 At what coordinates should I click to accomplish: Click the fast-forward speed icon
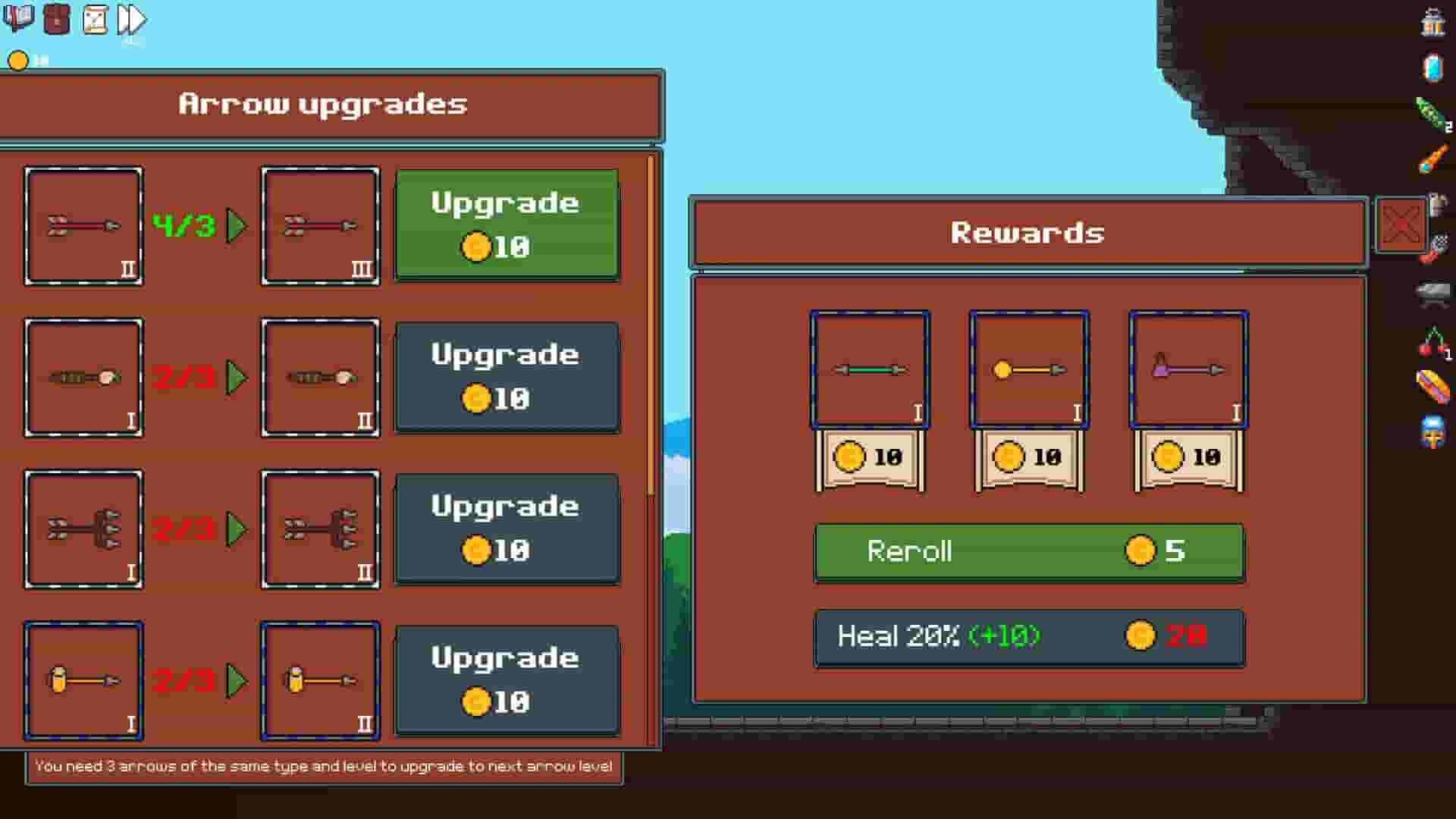(130, 19)
